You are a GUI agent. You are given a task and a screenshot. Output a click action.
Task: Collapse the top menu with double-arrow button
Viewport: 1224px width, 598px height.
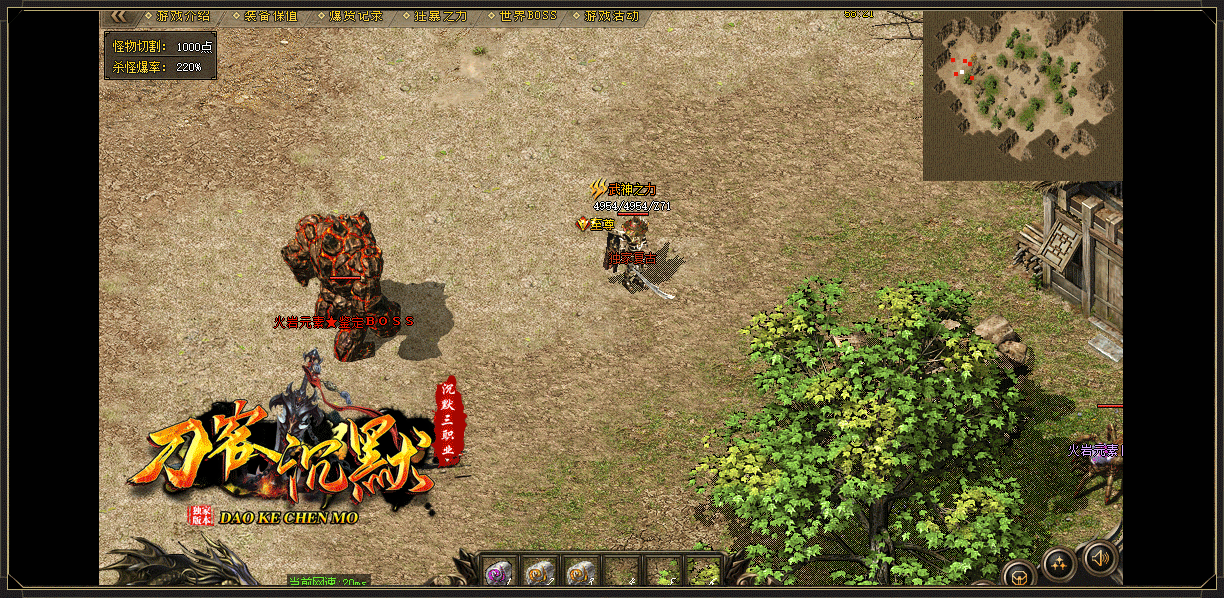118,16
